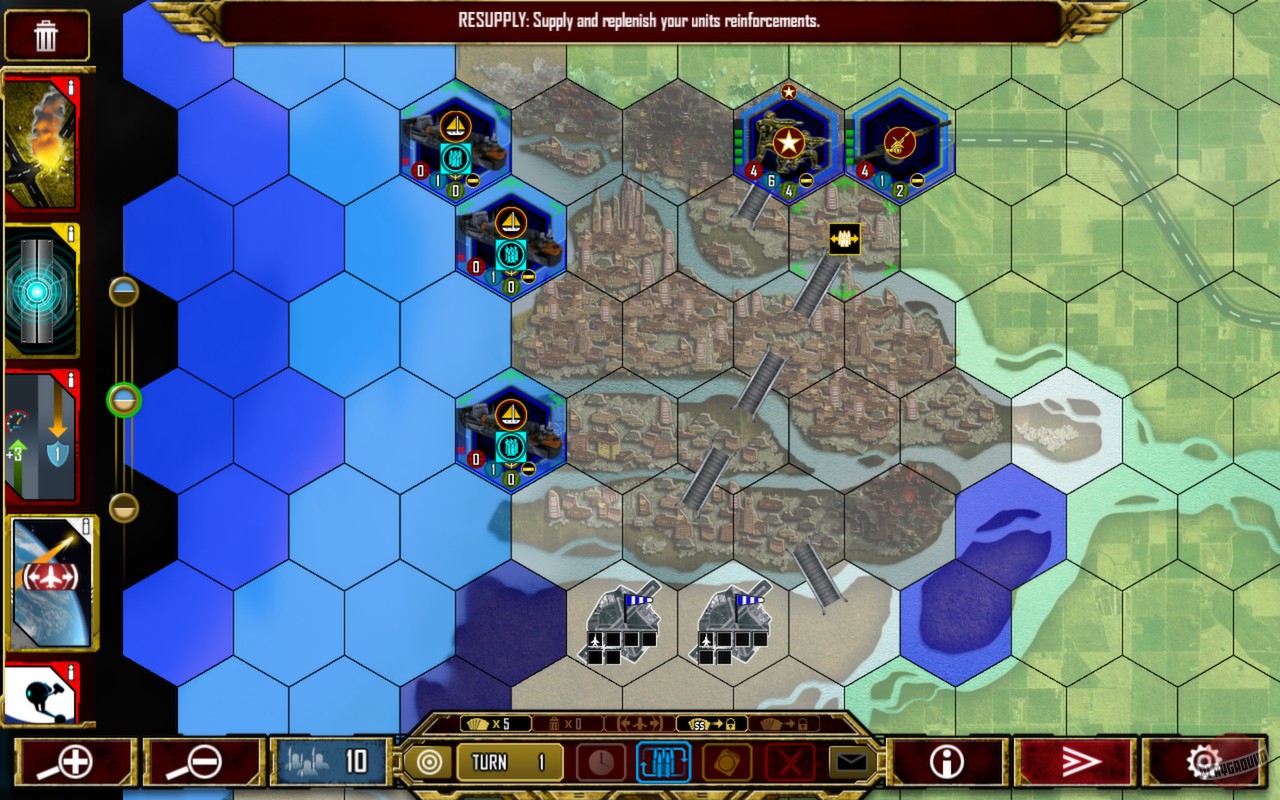Click the red X abort phase icon
The height and width of the screenshot is (800, 1280).
point(789,761)
